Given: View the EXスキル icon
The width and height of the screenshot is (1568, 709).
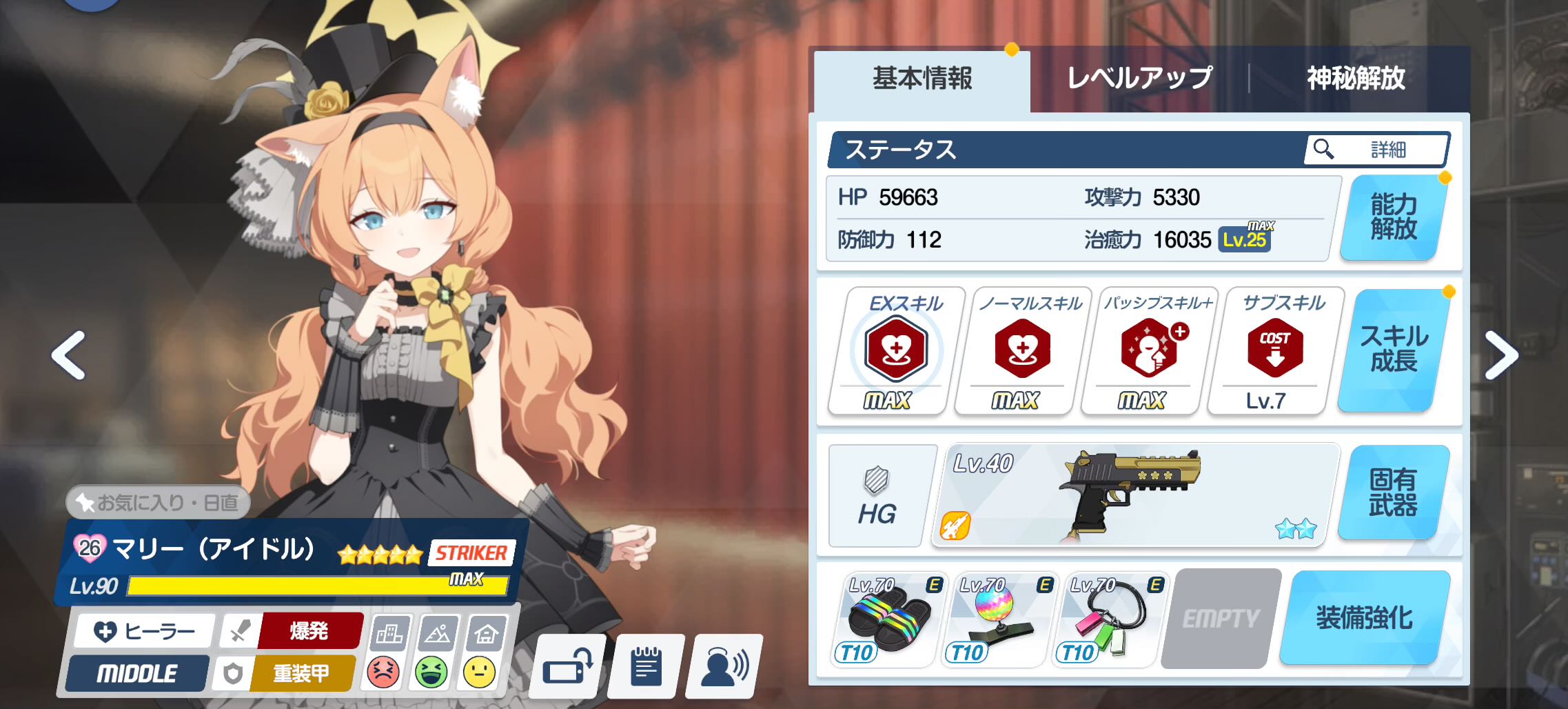Looking at the screenshot, I should coord(895,350).
